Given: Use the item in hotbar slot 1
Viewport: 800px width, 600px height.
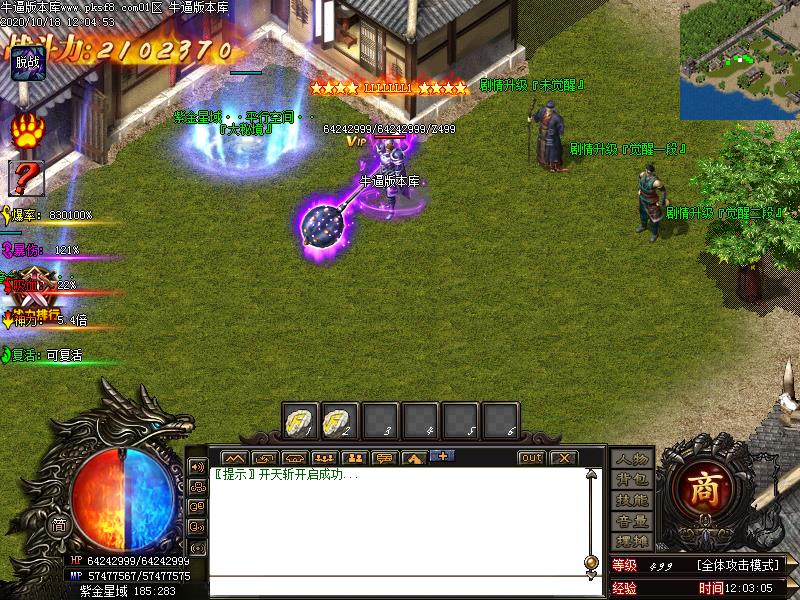Looking at the screenshot, I should tap(300, 421).
